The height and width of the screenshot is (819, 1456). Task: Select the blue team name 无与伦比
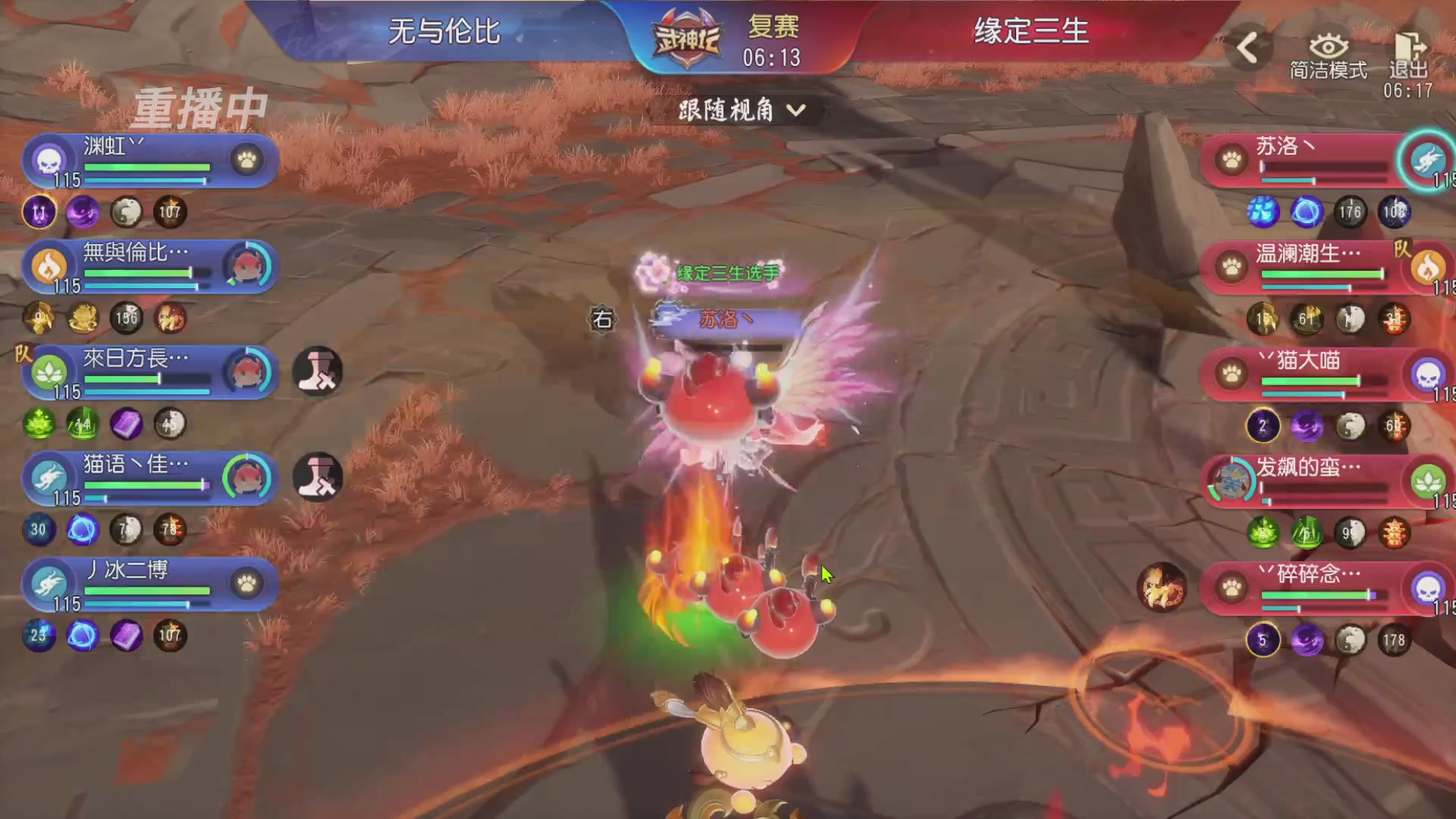coord(442,32)
